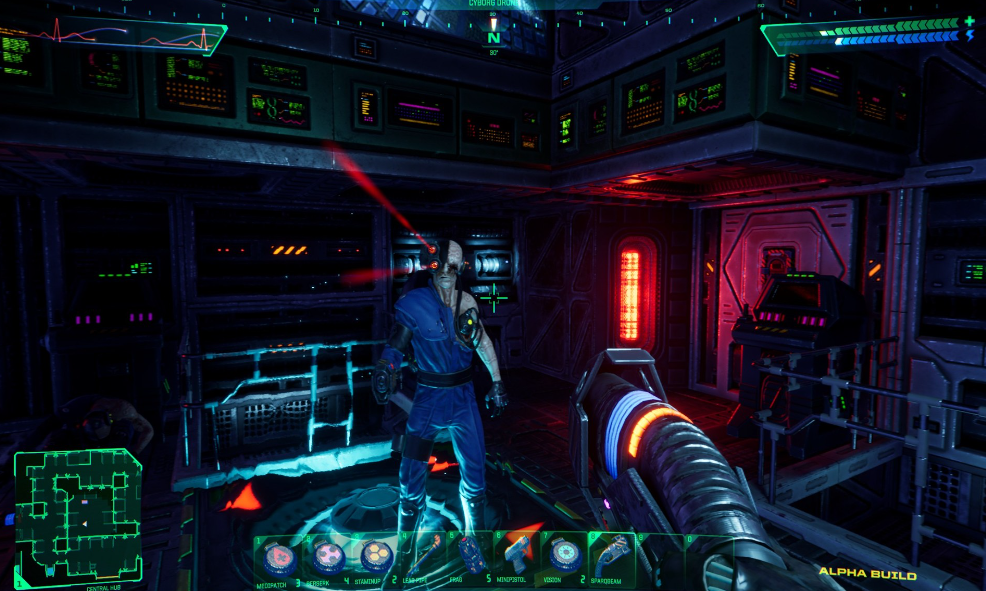Use the Vision patch slot
The height and width of the screenshot is (591, 986).
(564, 556)
